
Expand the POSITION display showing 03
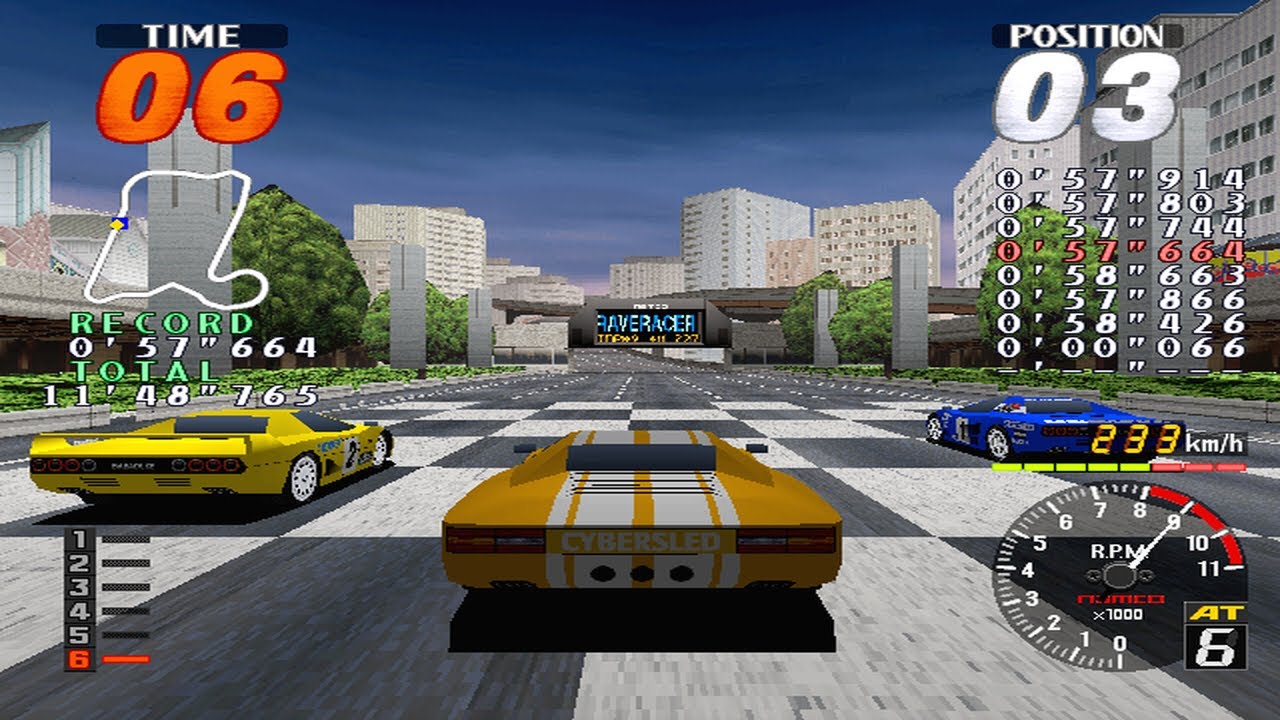[x=1090, y=96]
